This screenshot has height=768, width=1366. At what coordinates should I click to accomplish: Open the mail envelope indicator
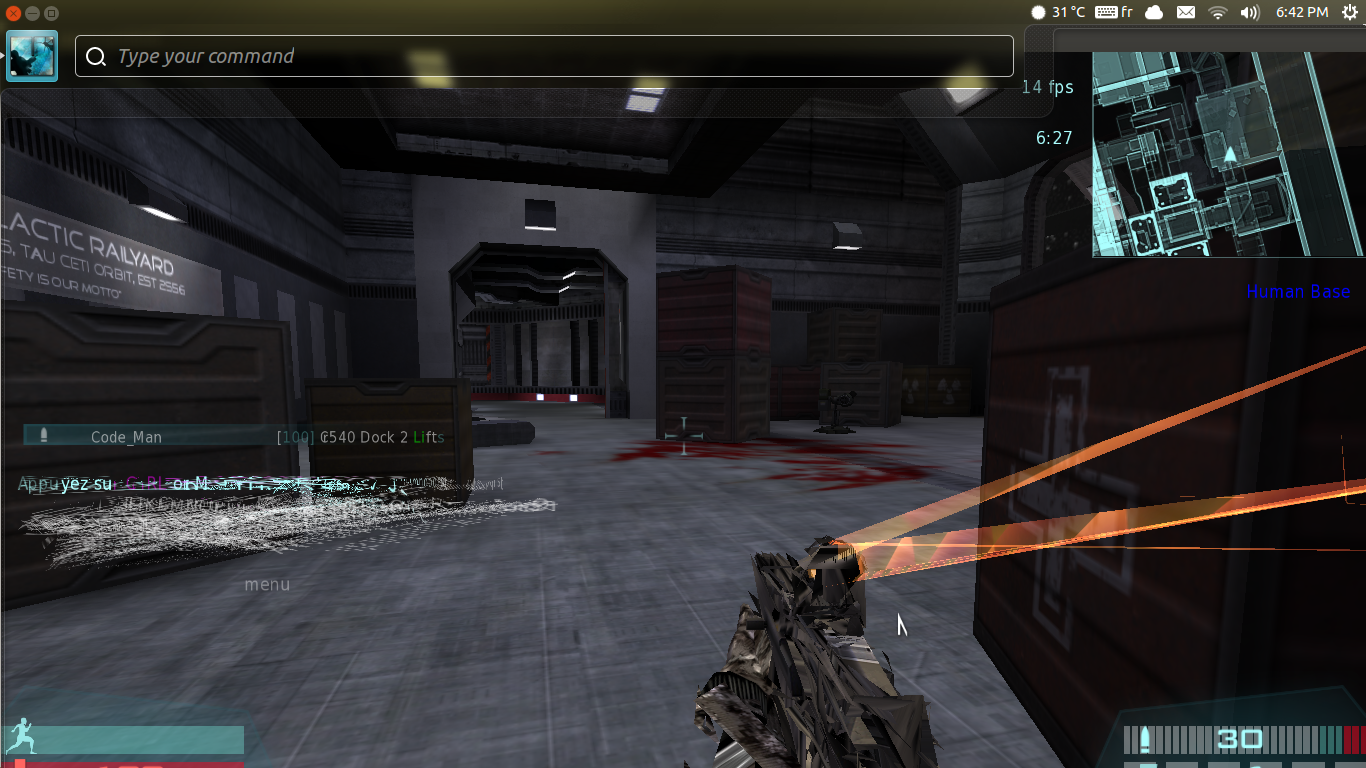point(1185,12)
